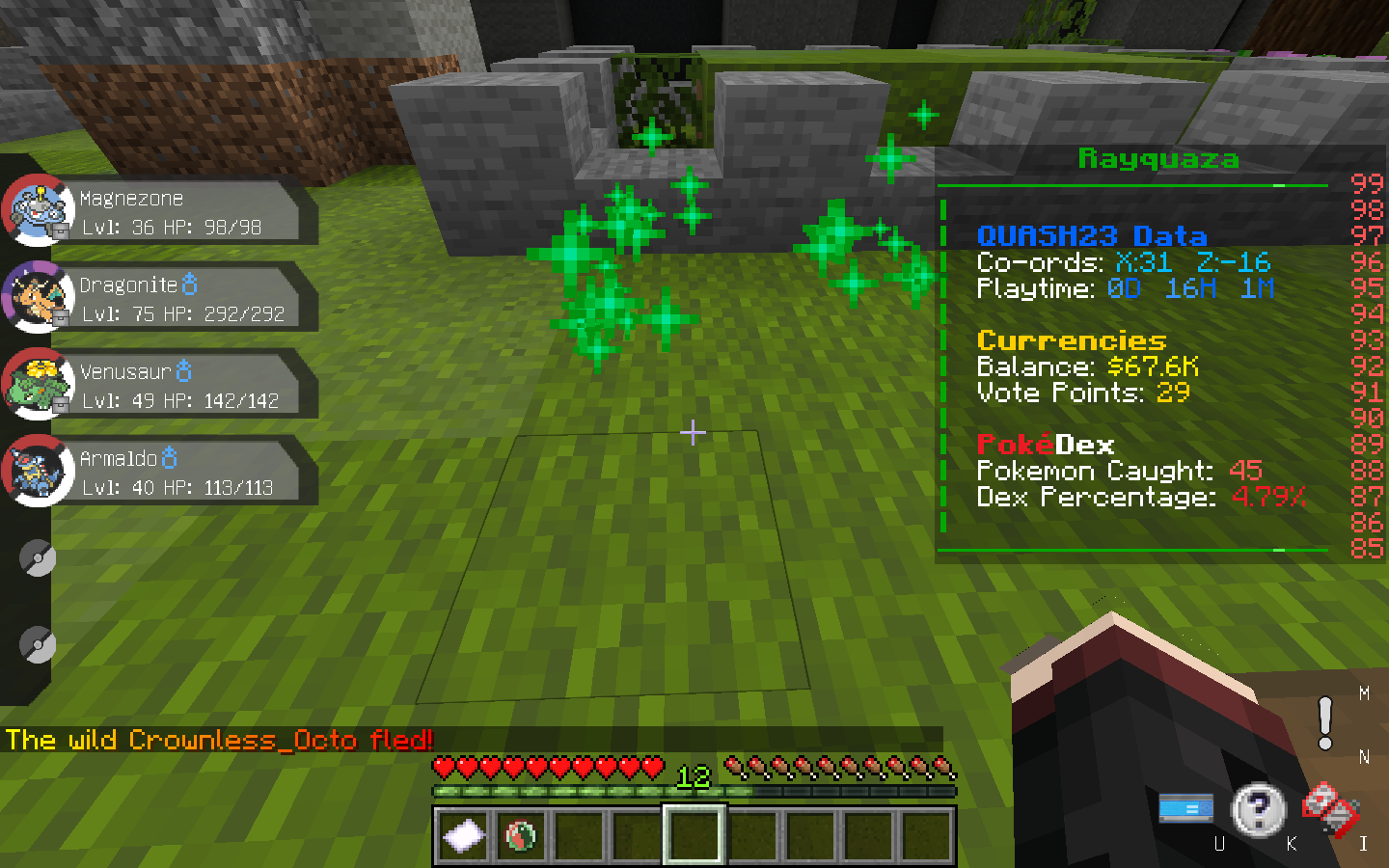The width and height of the screenshot is (1389, 868).
Task: Click Armaldo's party icon
Action: coord(37,471)
